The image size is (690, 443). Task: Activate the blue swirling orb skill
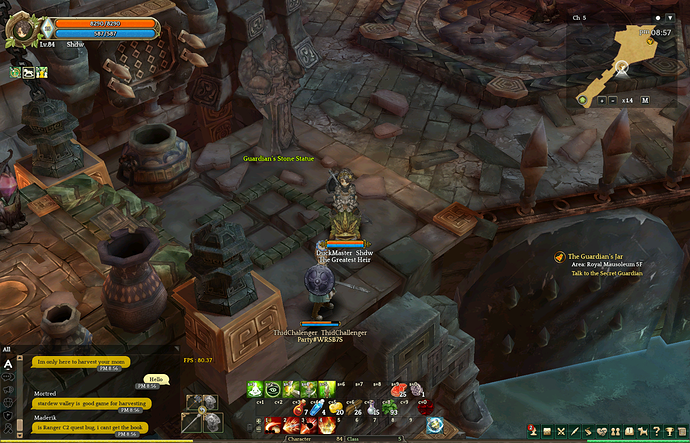(x=434, y=424)
